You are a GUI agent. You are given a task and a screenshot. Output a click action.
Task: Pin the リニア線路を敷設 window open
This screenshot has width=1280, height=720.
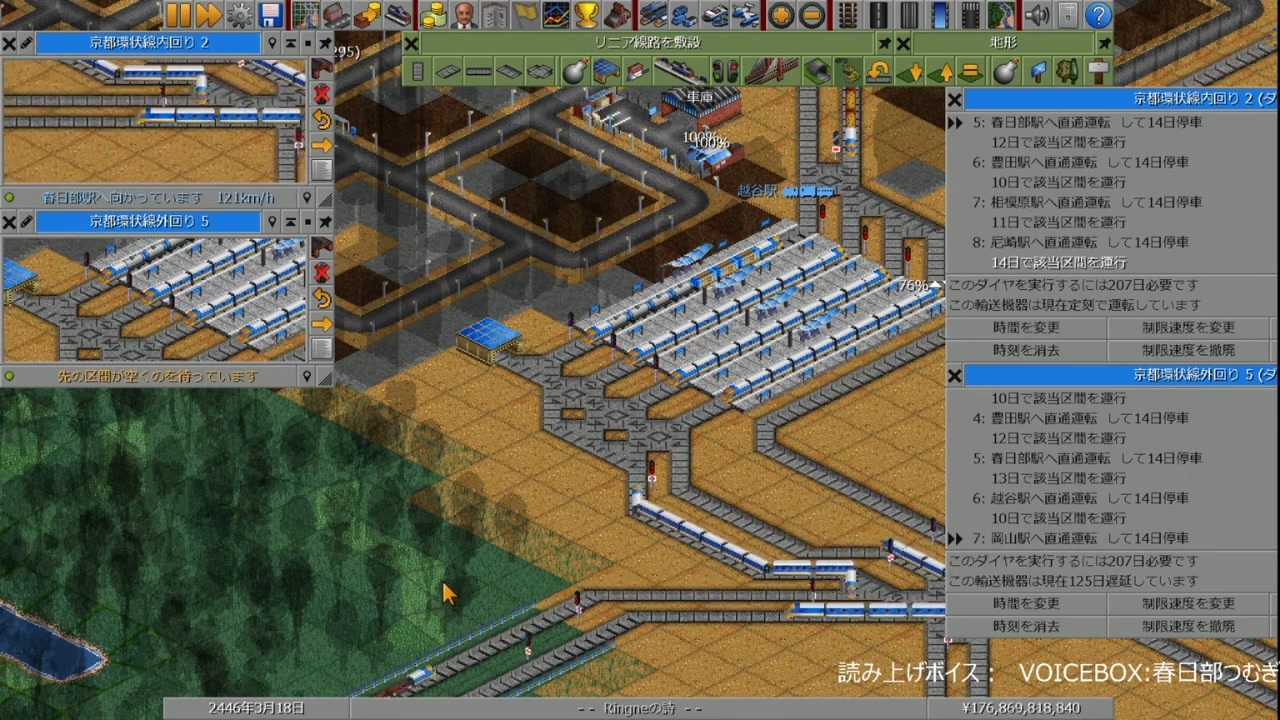pyautogui.click(x=885, y=42)
